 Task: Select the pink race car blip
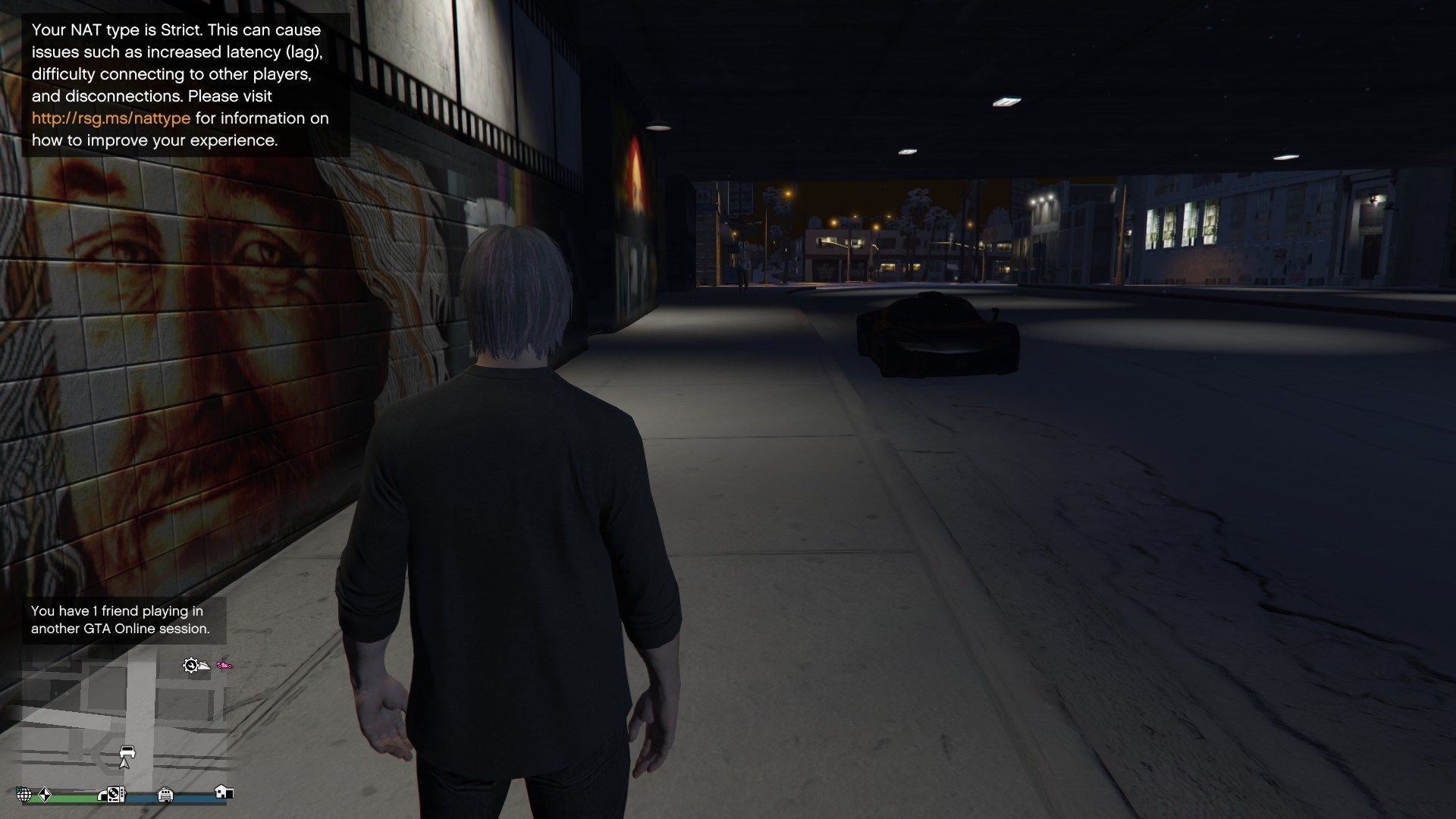coord(225,666)
